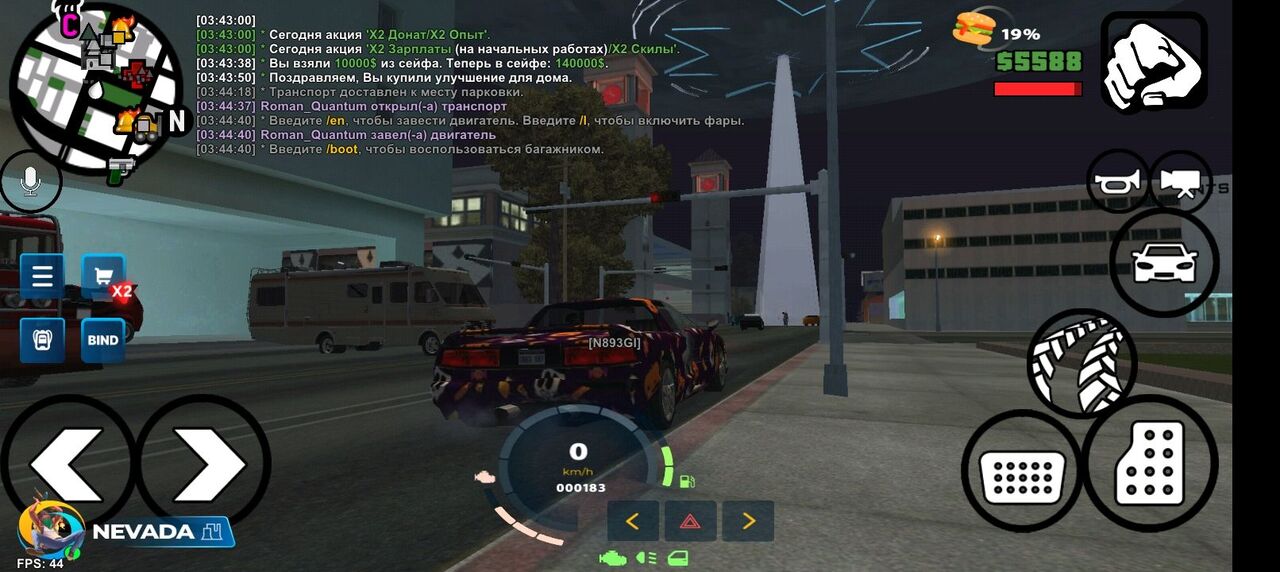The width and height of the screenshot is (1280, 572).
Task: Steer right with the right arrow control
Action: (x=203, y=462)
